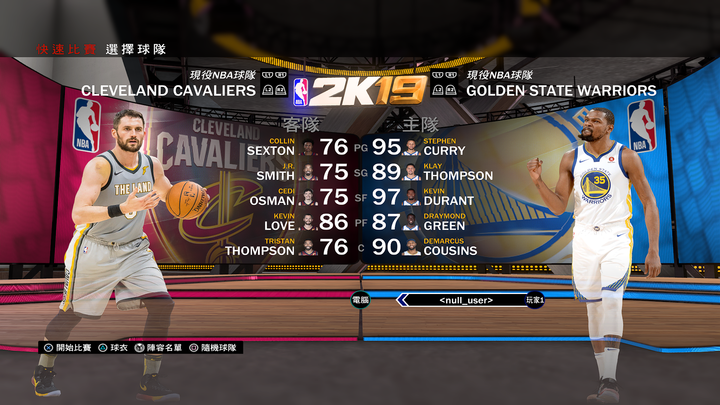Open the 陣容名單 roster list option
Viewport: 720px width, 405px height.
(167, 348)
